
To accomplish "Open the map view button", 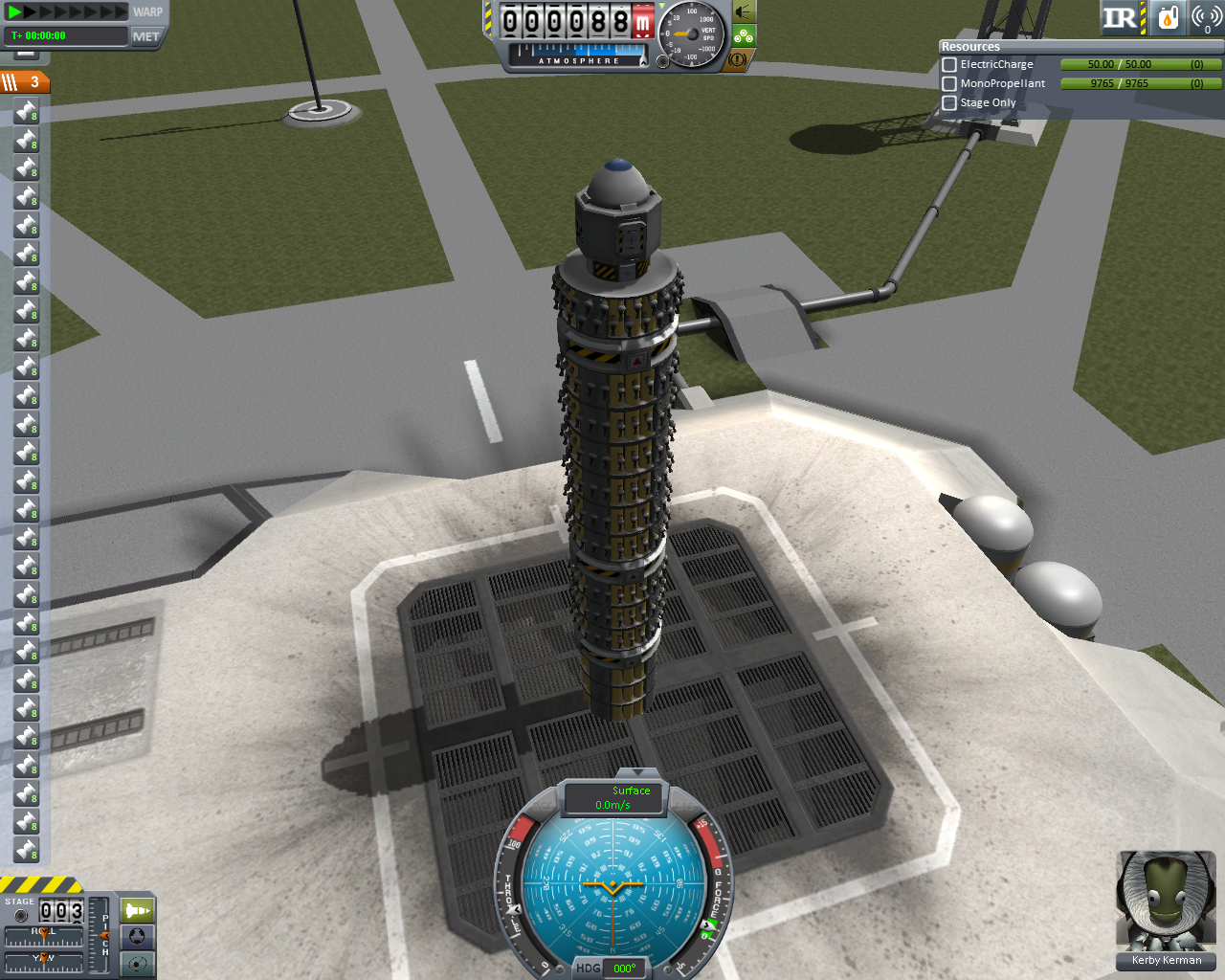I will pyautogui.click(x=138, y=963).
